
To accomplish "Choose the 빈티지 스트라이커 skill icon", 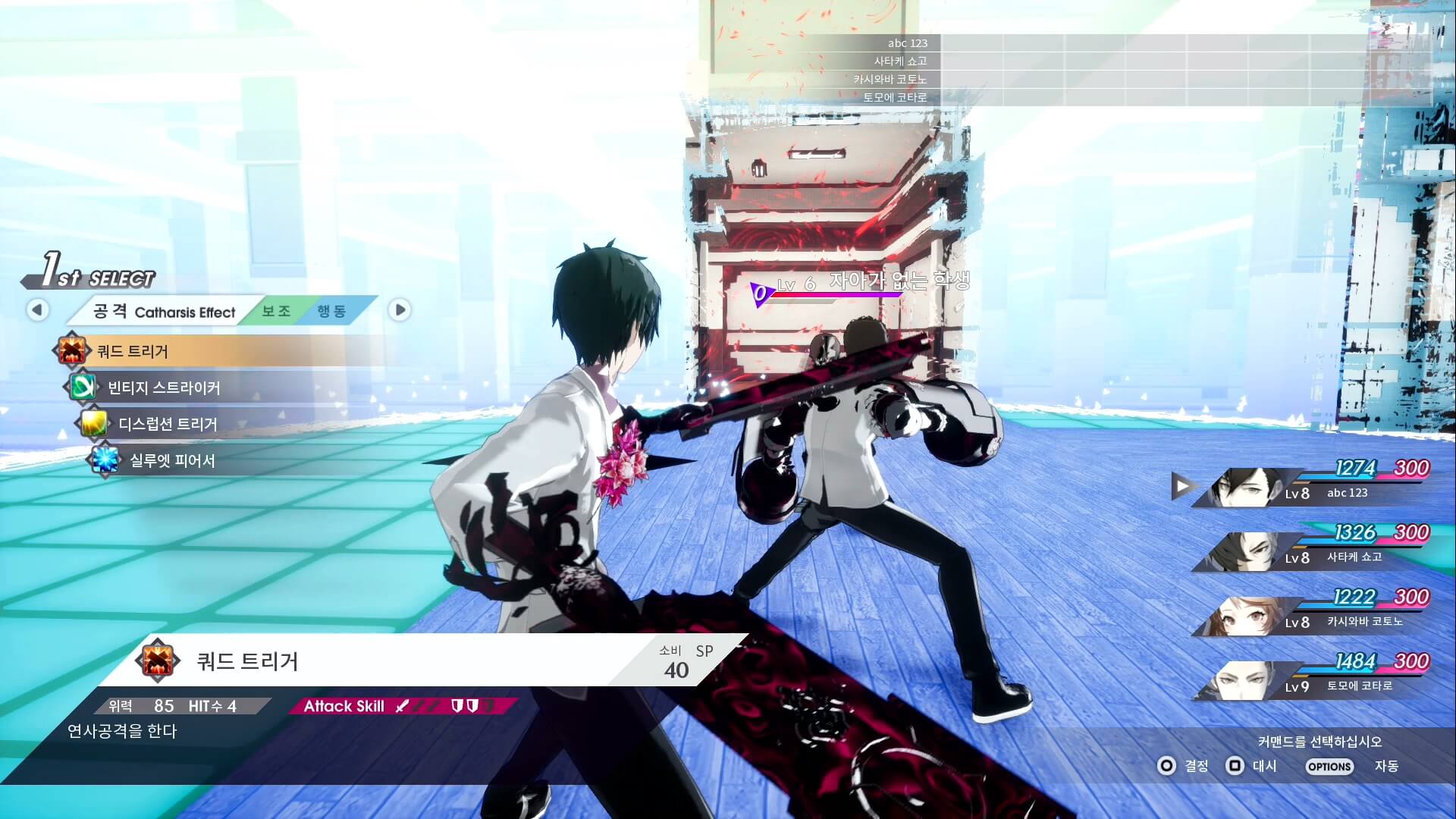I will tap(83, 388).
